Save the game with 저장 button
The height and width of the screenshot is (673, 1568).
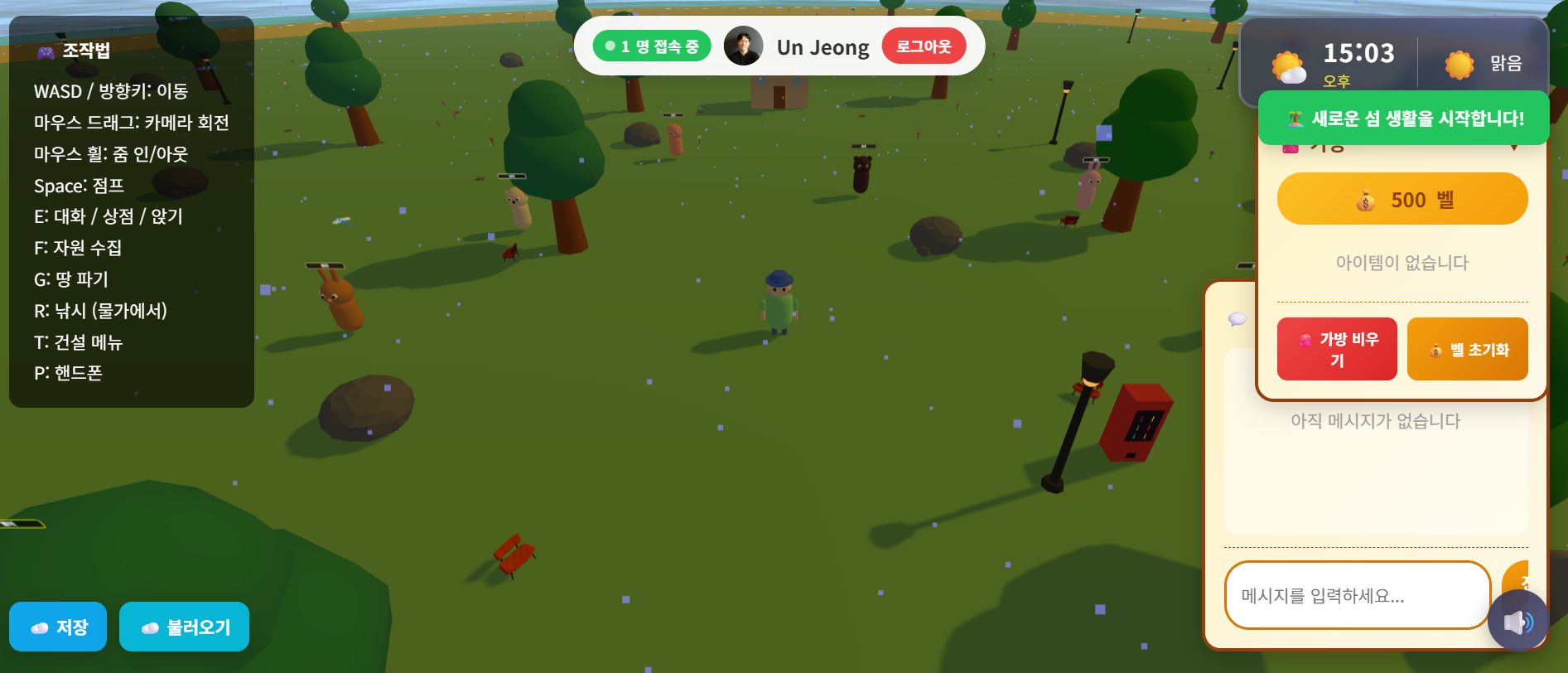(58, 627)
